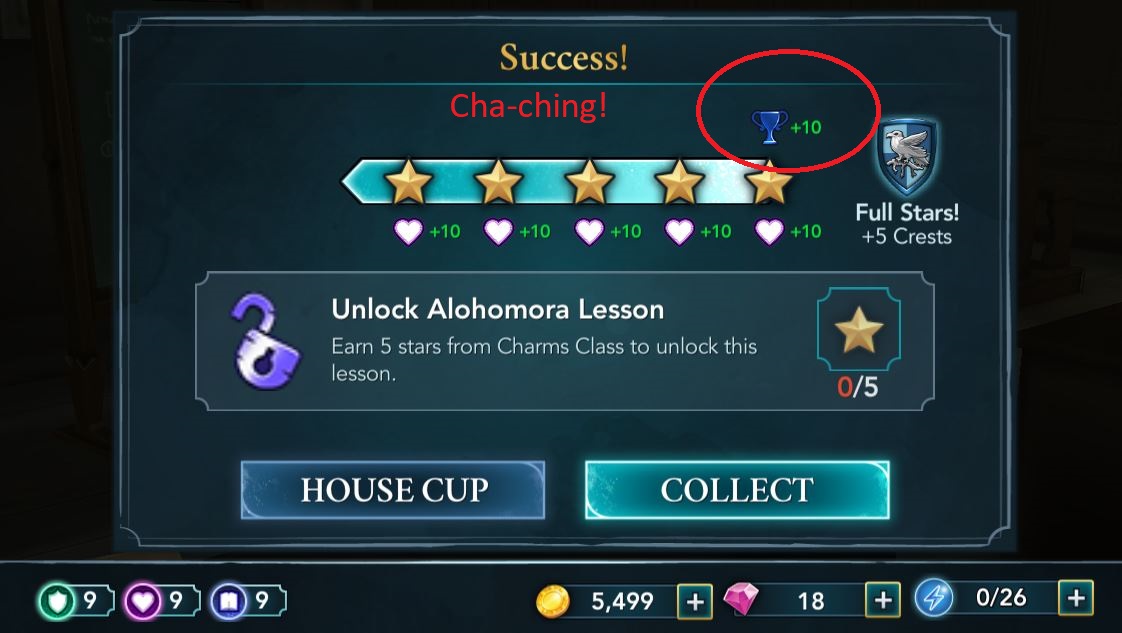
Task: Refill energy with the plus button
Action: 1076,599
